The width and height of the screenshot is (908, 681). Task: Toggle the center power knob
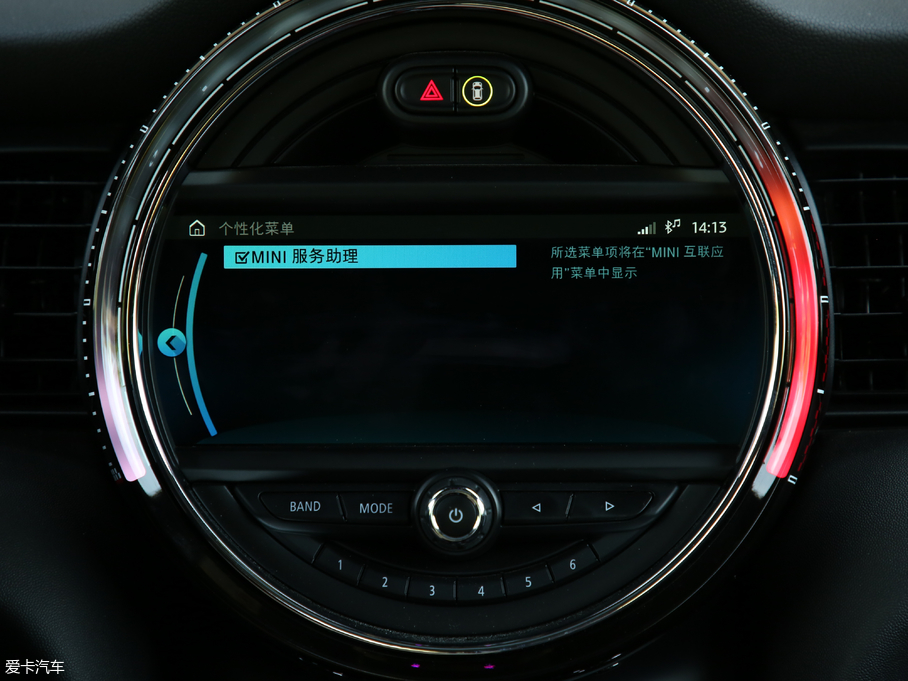coord(456,515)
